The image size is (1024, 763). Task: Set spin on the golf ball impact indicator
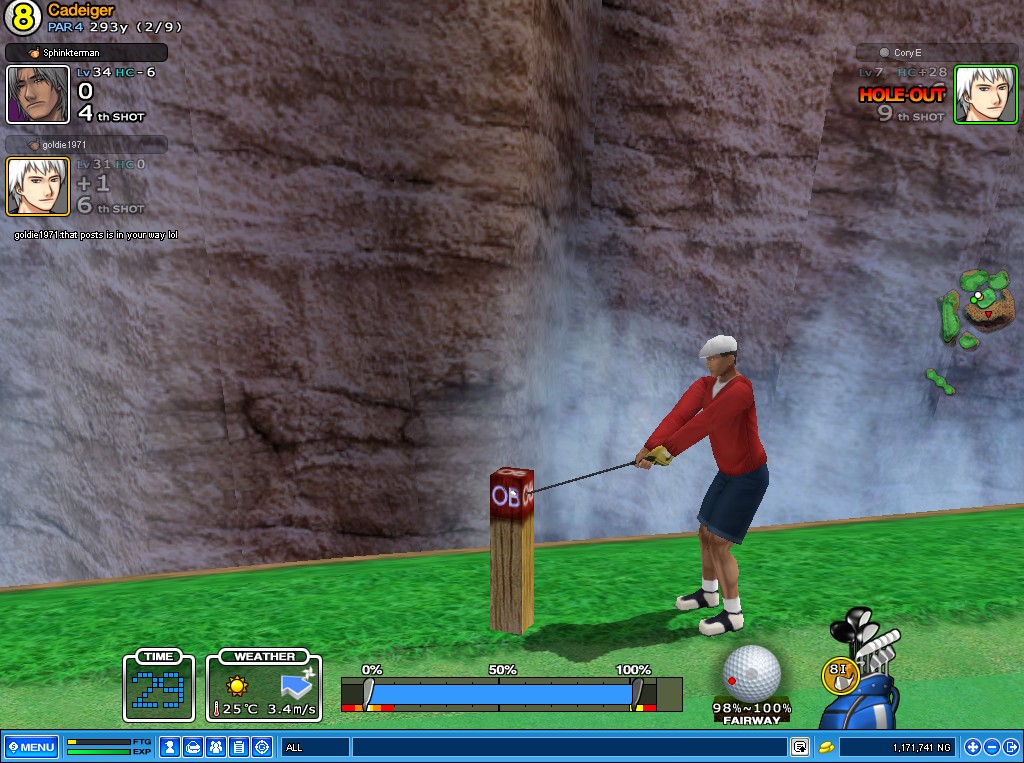(x=751, y=672)
